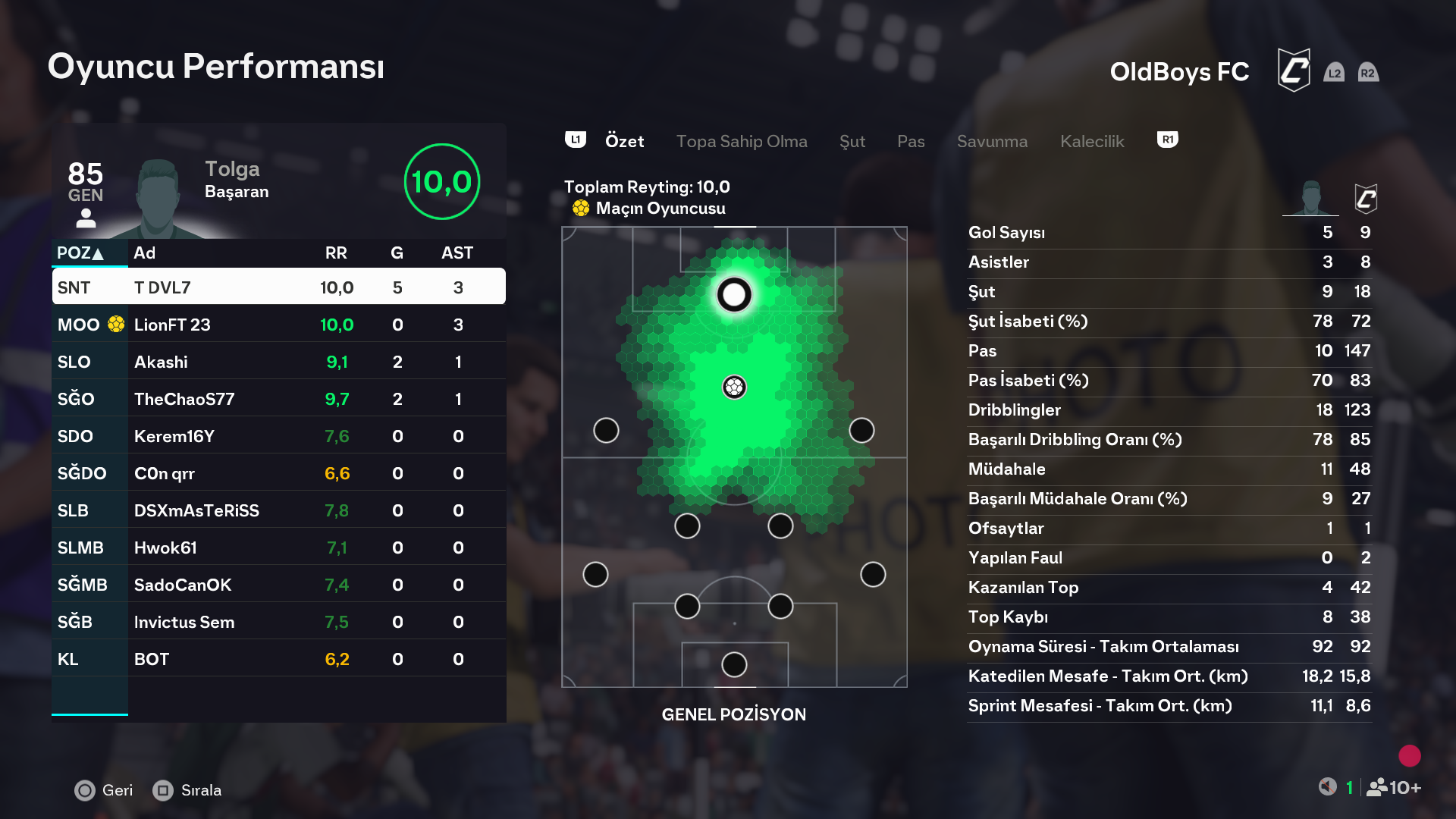Go back with the Geri button
1456x819 pixels.
pos(104,790)
